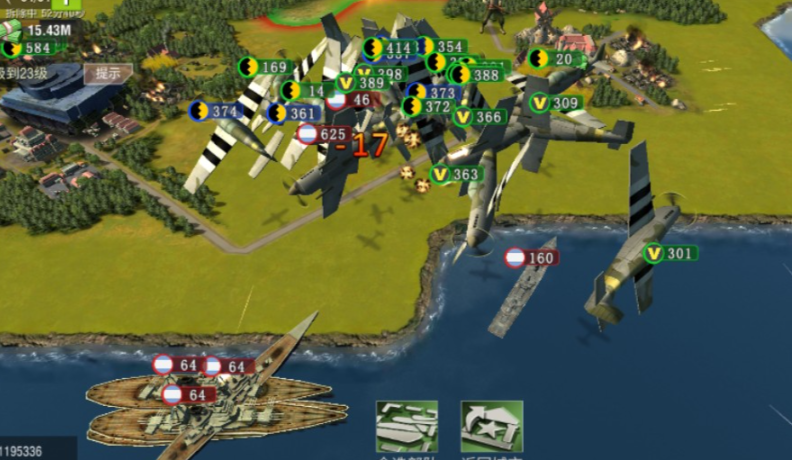792x460 pixels.
Task: Select the enemy unit labeled 160
Action: (530, 258)
